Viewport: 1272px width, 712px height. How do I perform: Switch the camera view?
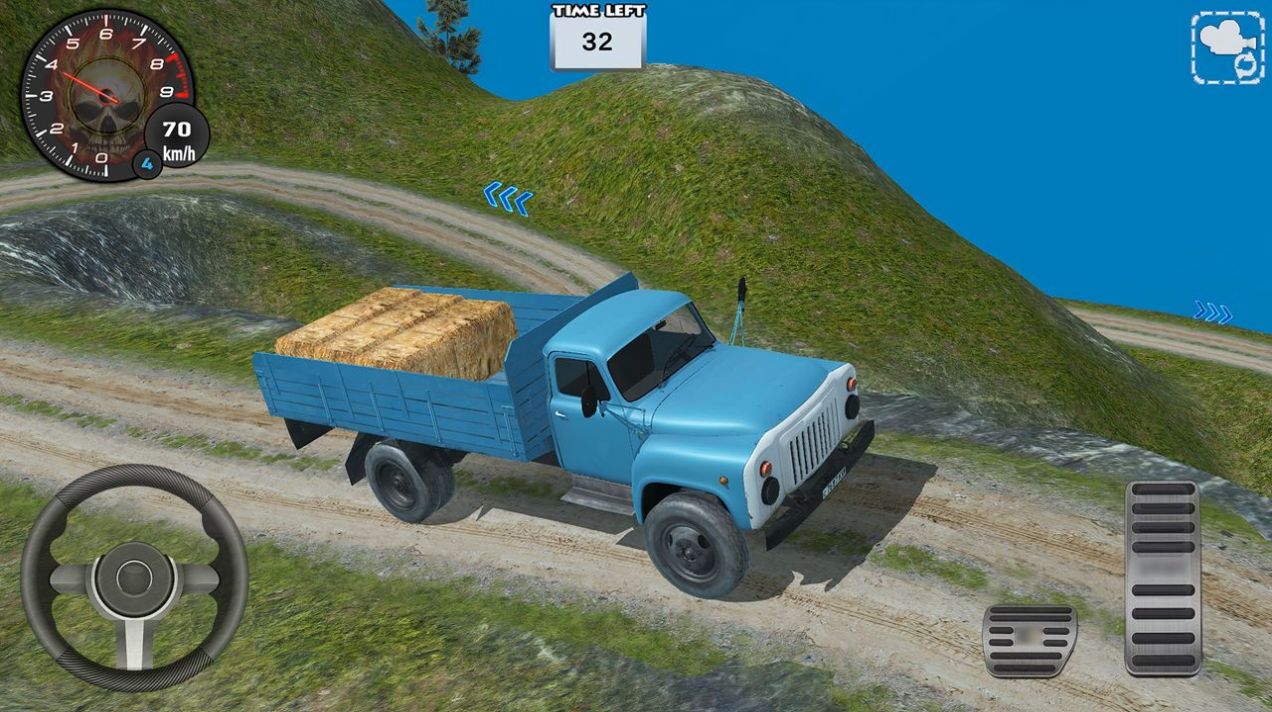coord(1227,47)
